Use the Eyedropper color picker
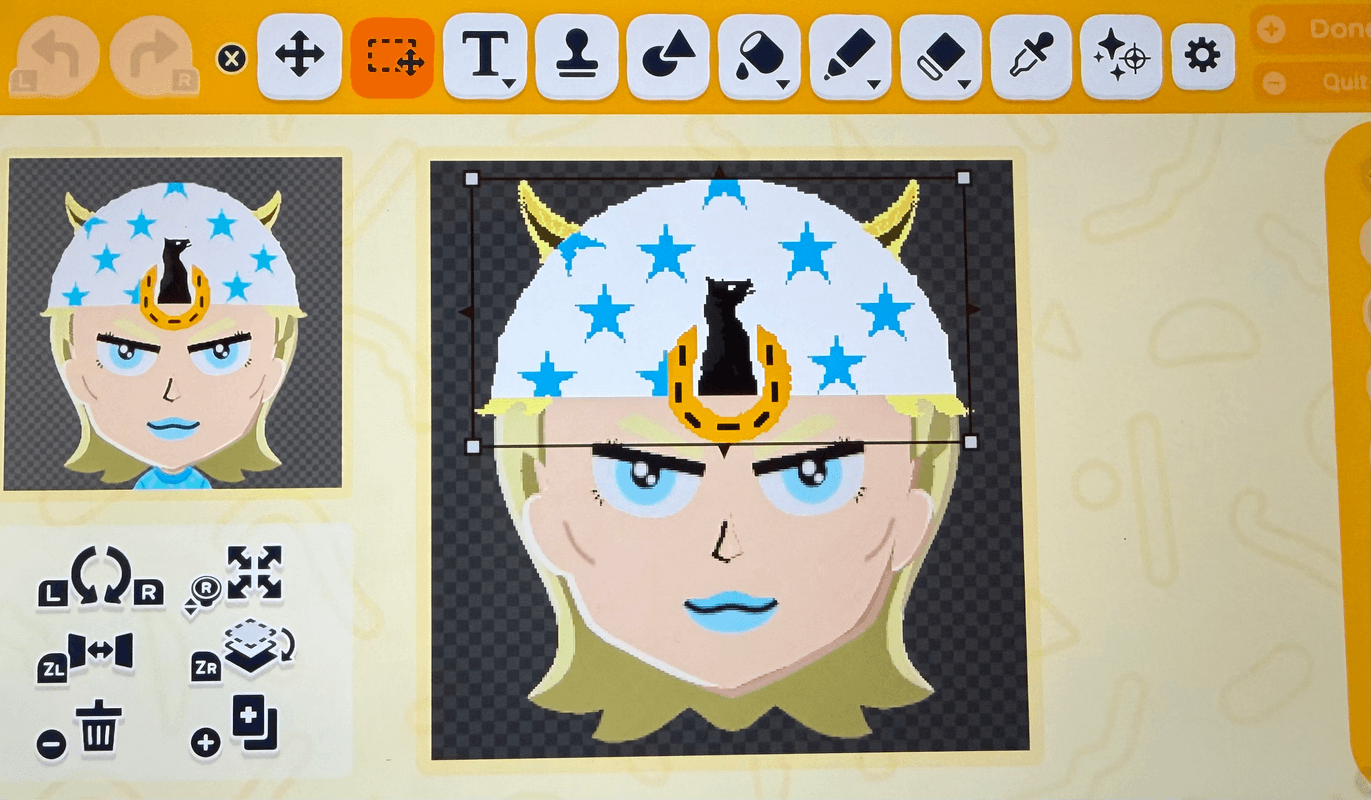This screenshot has width=1371, height=800. pyautogui.click(x=1028, y=57)
